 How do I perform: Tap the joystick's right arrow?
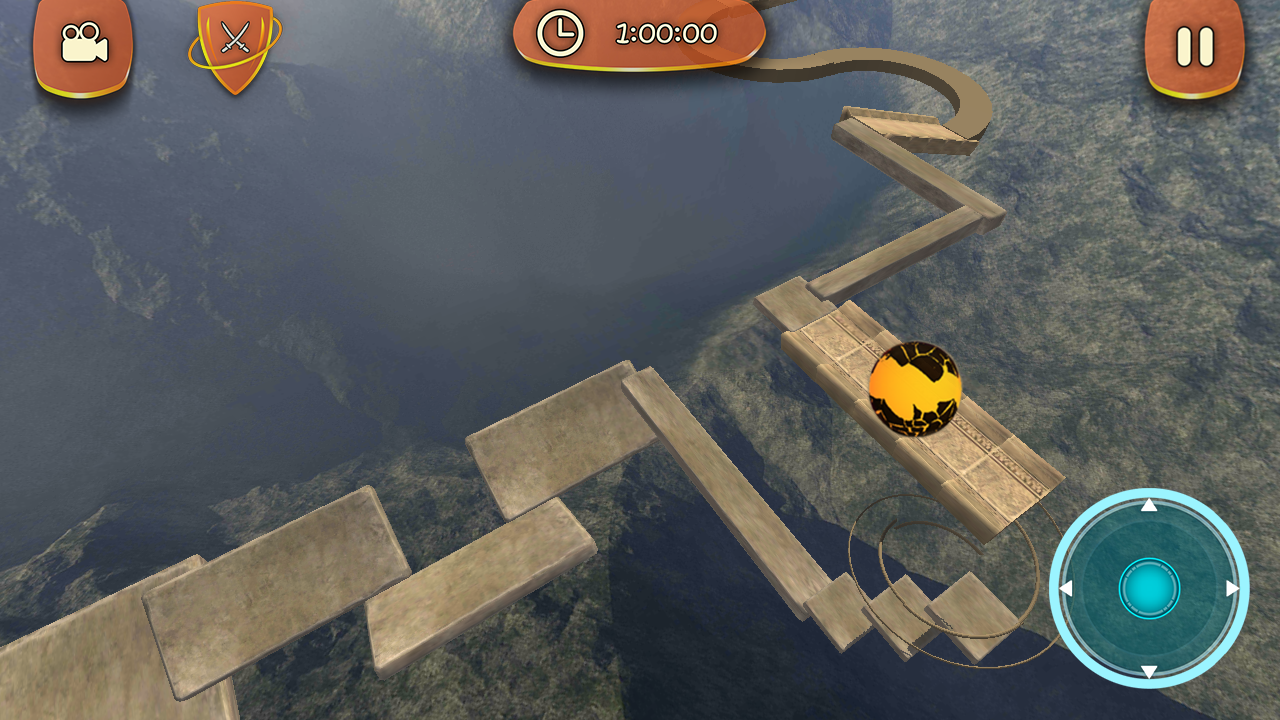(1233, 589)
